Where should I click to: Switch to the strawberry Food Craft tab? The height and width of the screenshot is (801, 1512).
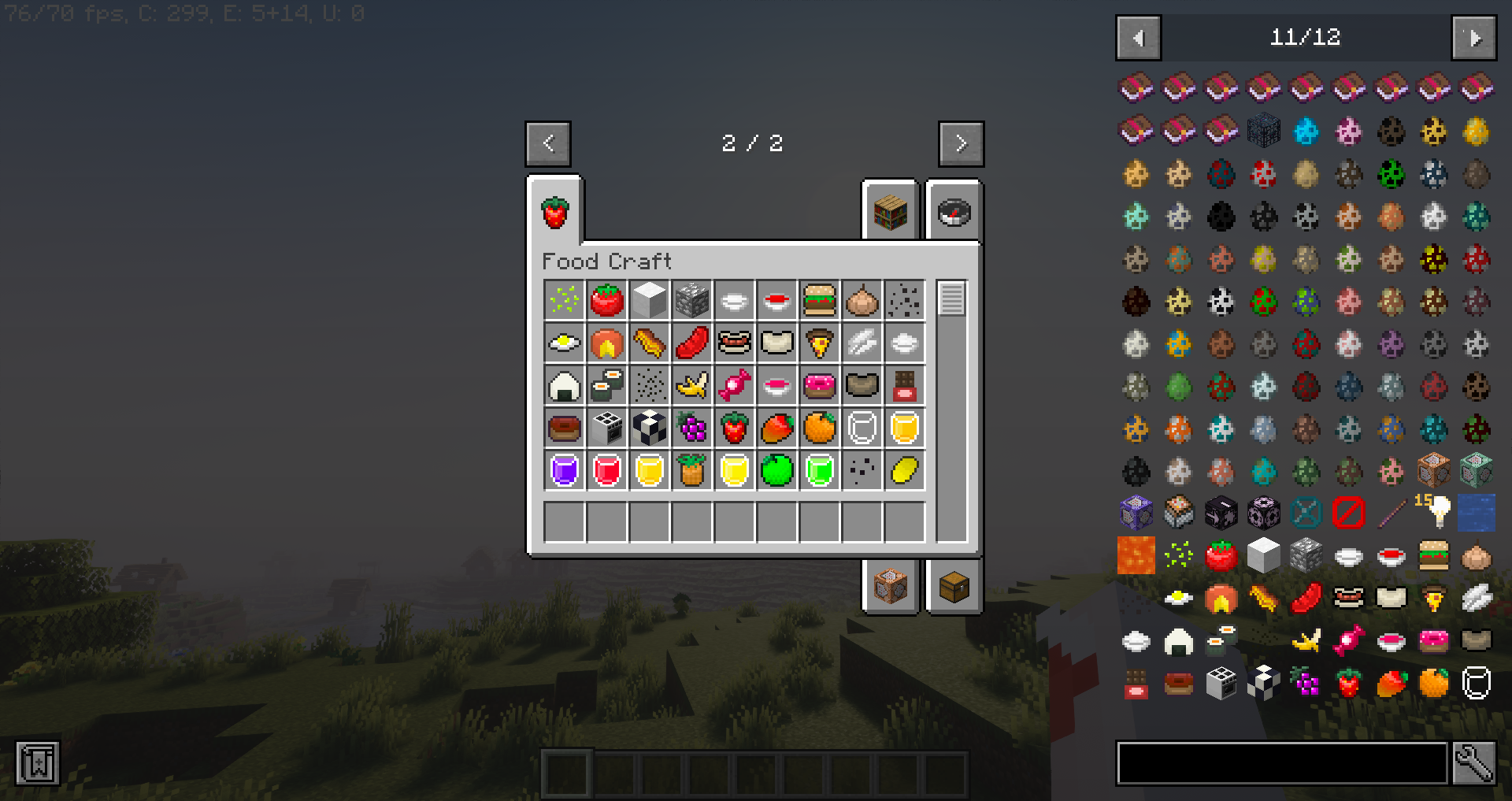pos(556,211)
